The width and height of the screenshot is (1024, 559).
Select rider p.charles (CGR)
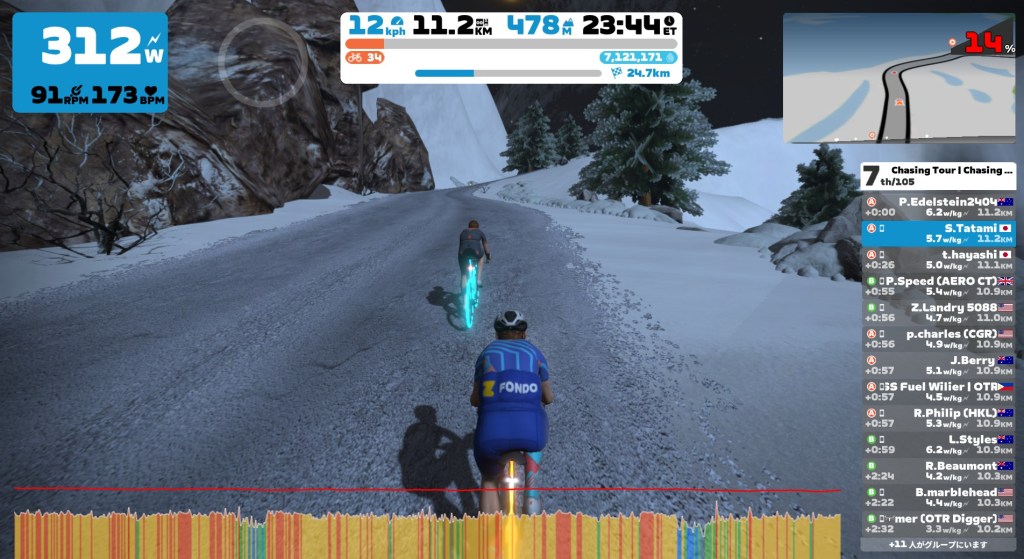939,338
